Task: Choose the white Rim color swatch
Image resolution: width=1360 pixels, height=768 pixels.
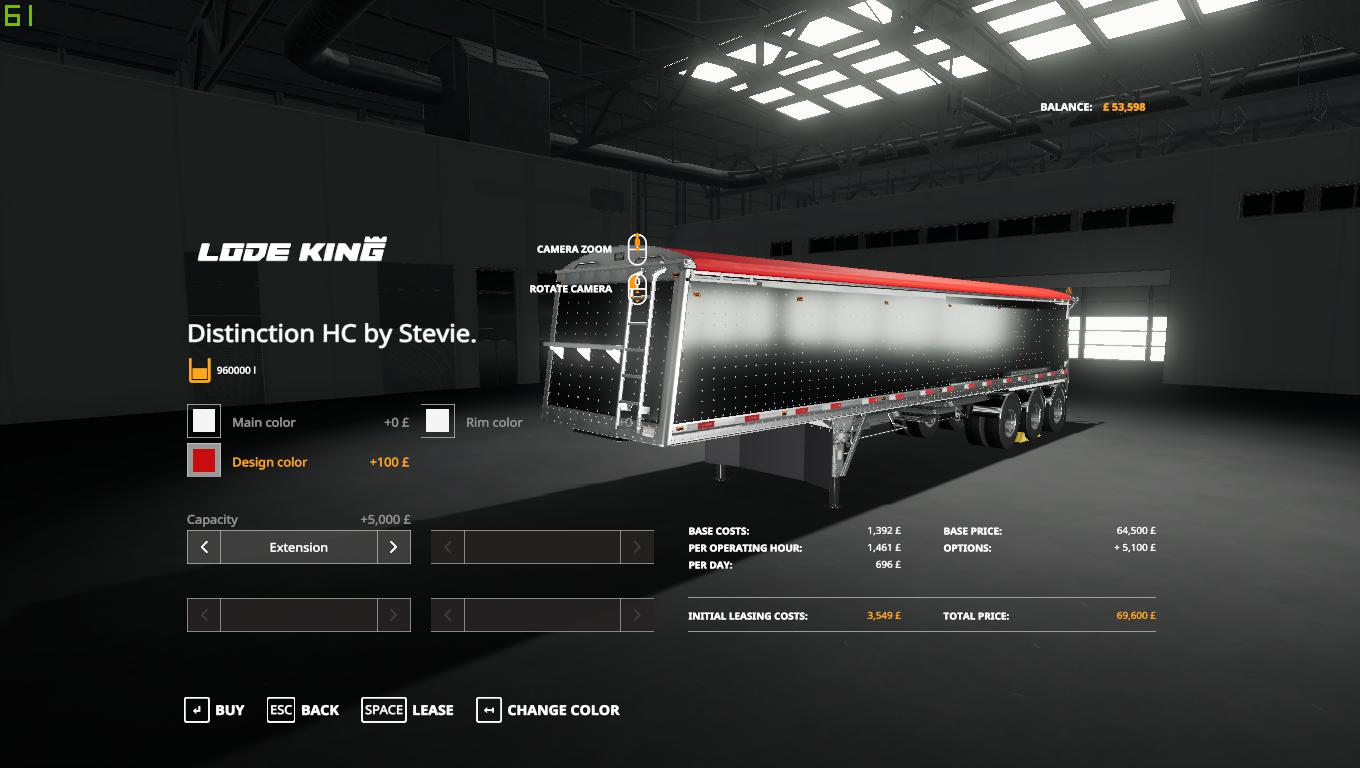Action: coord(437,421)
